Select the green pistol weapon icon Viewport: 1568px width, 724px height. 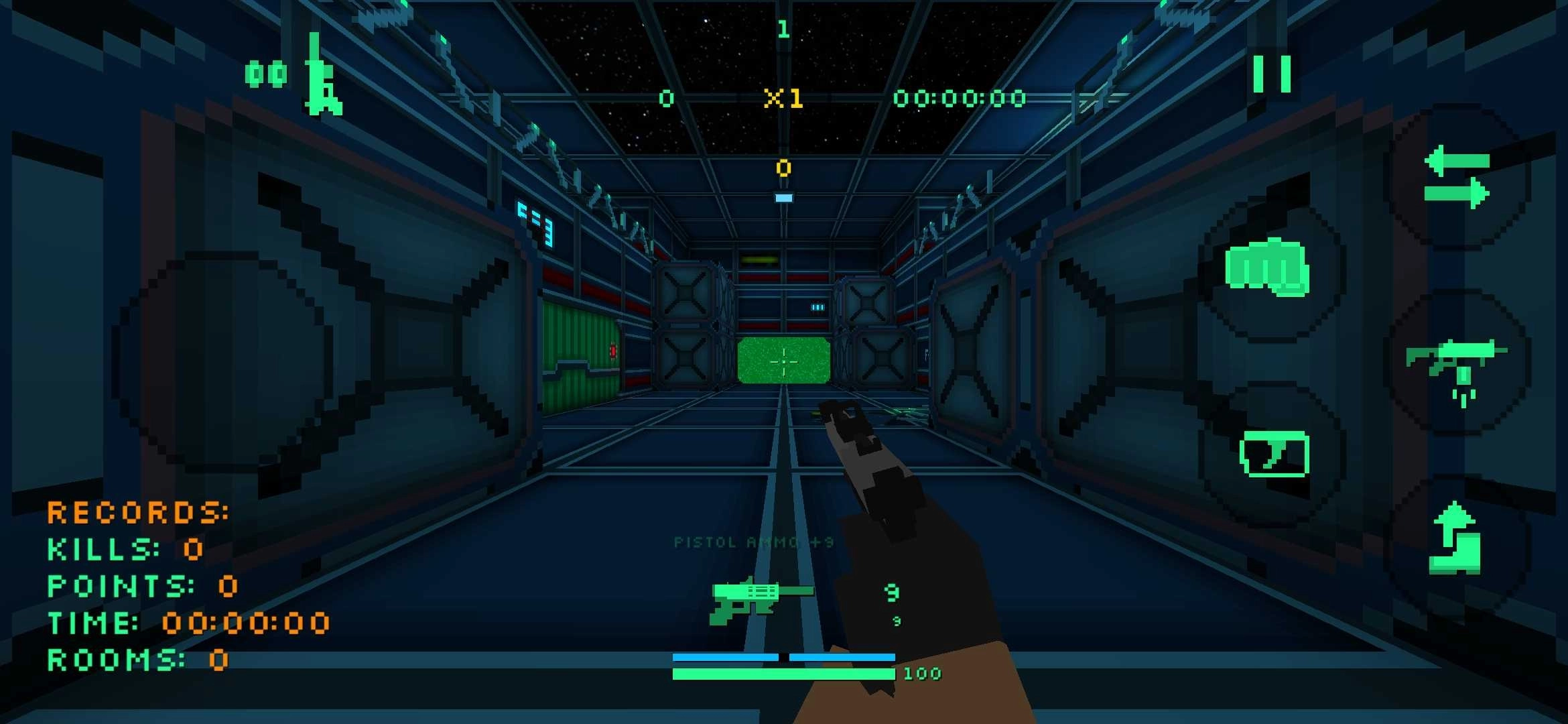760,599
